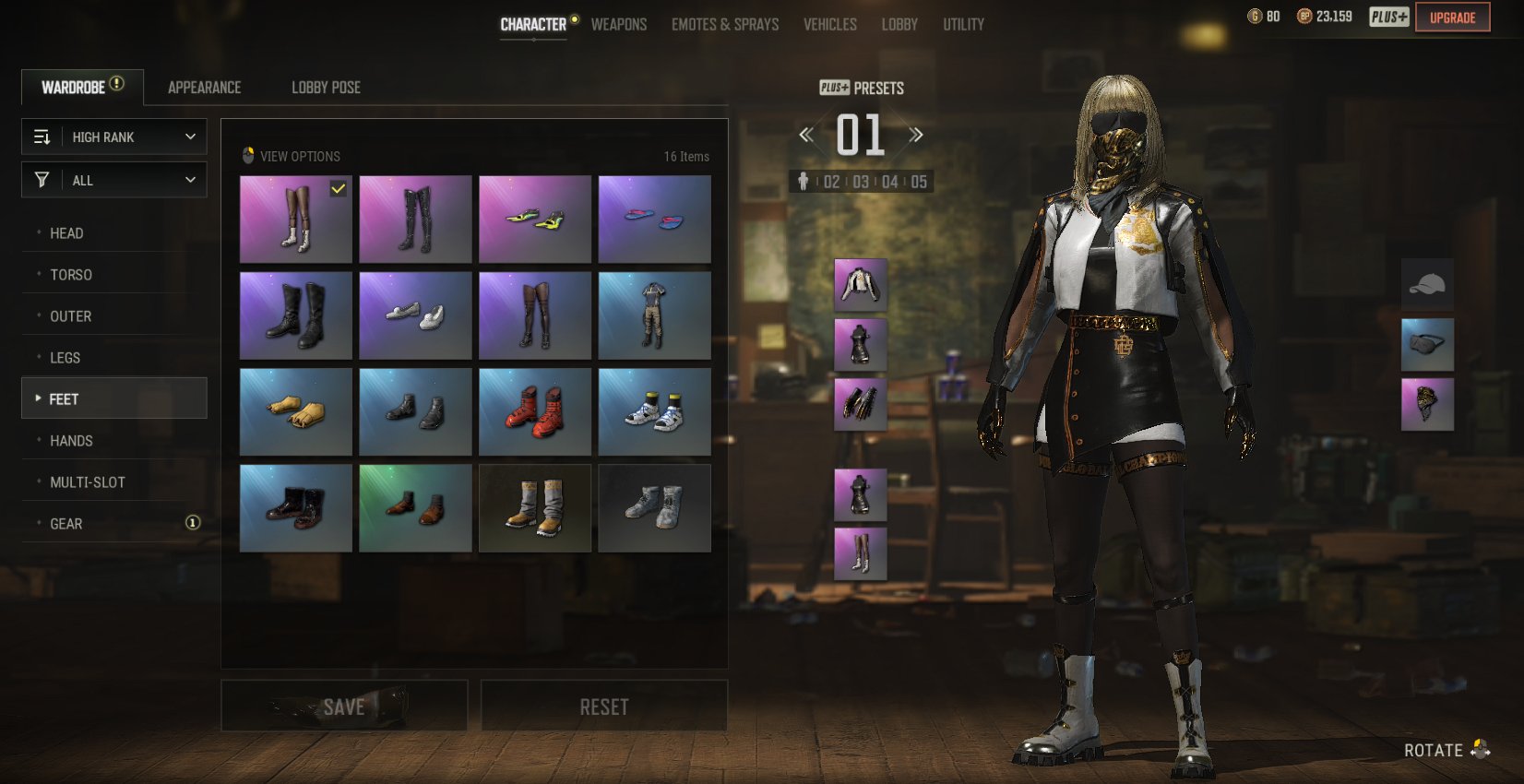Expand the All filter dropdown
This screenshot has width=1524, height=784.
114,180
